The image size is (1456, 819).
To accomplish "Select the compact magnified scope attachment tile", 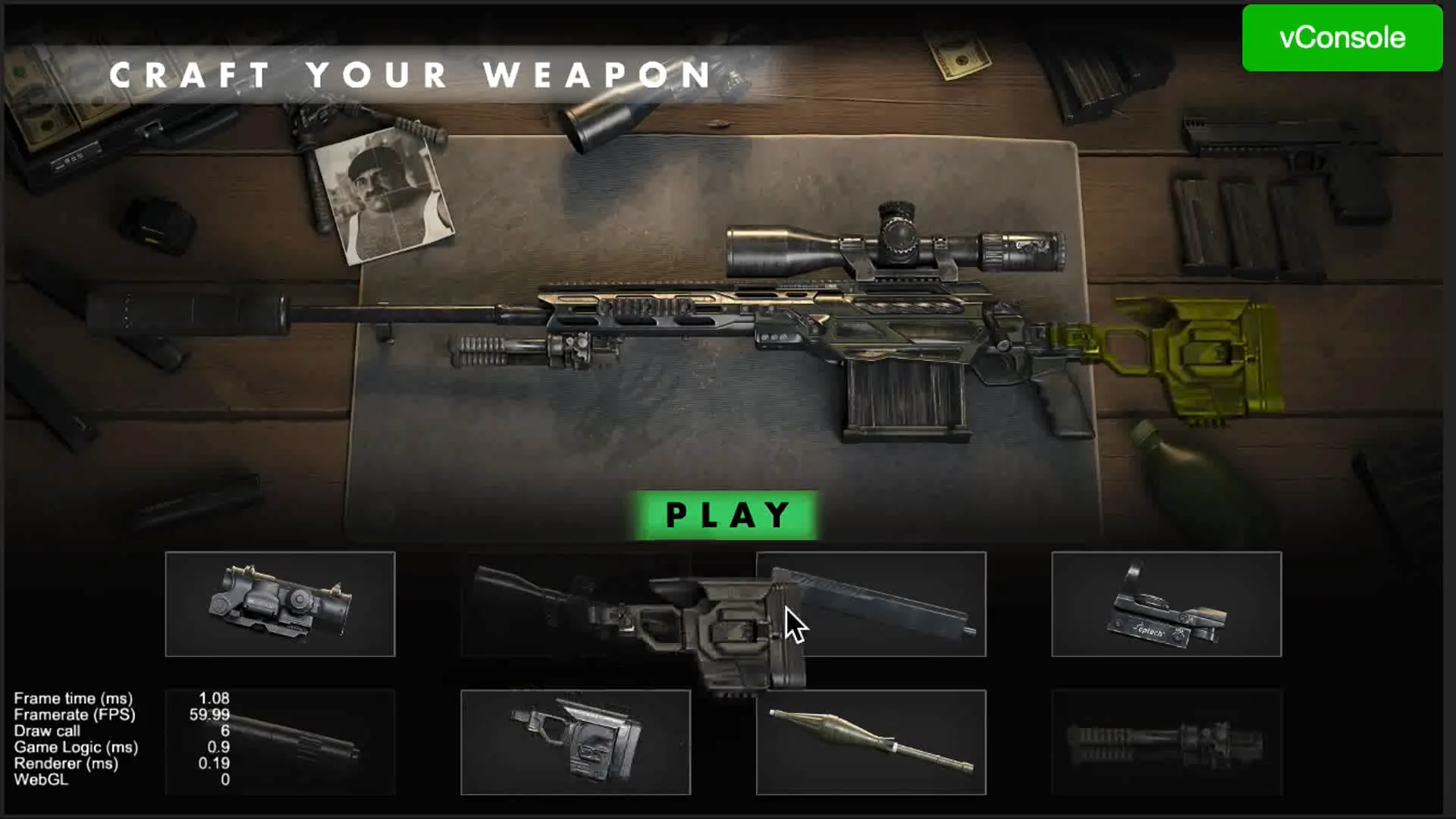I will click(280, 604).
